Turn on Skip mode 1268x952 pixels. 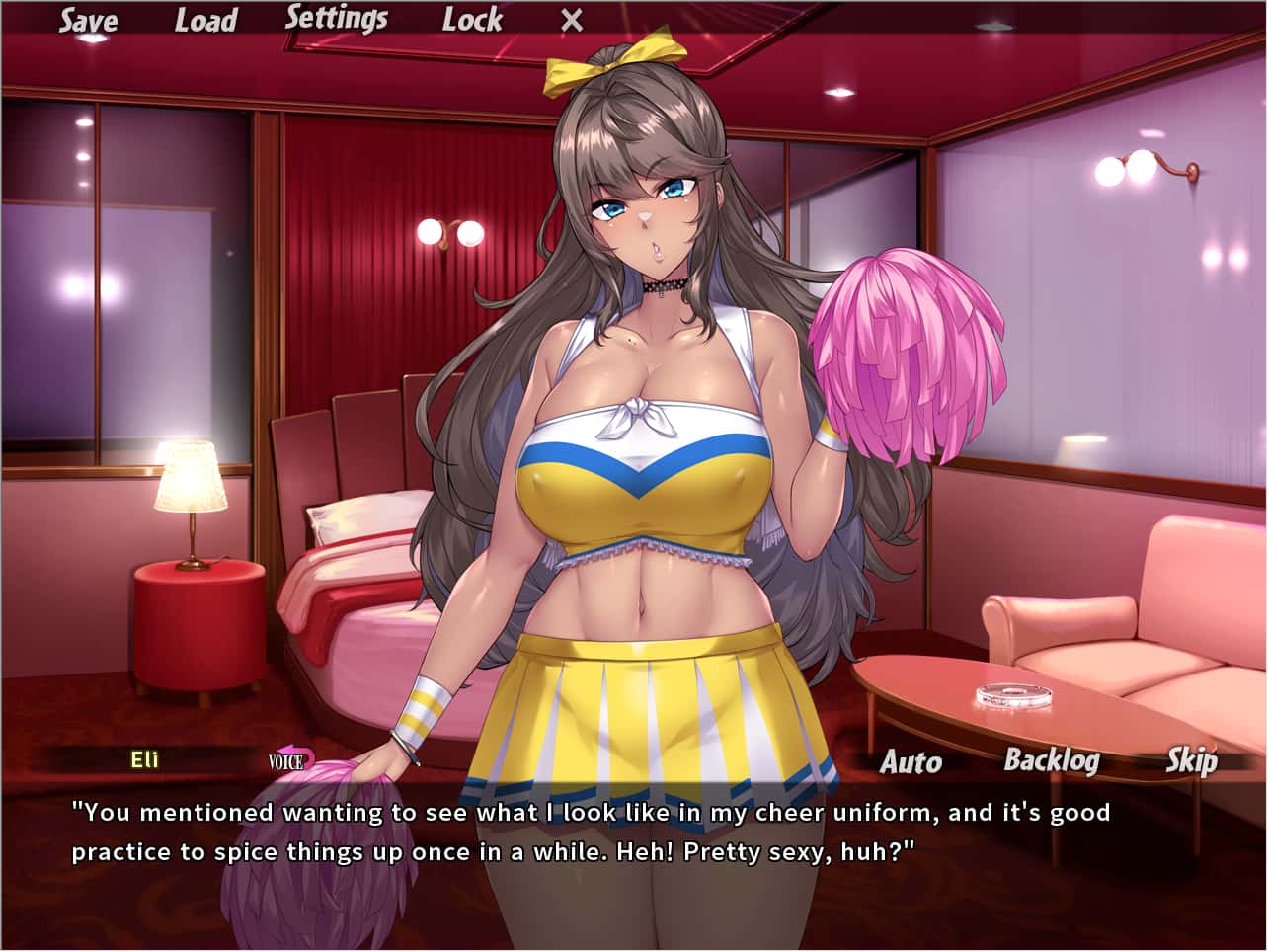pyautogui.click(x=1191, y=761)
